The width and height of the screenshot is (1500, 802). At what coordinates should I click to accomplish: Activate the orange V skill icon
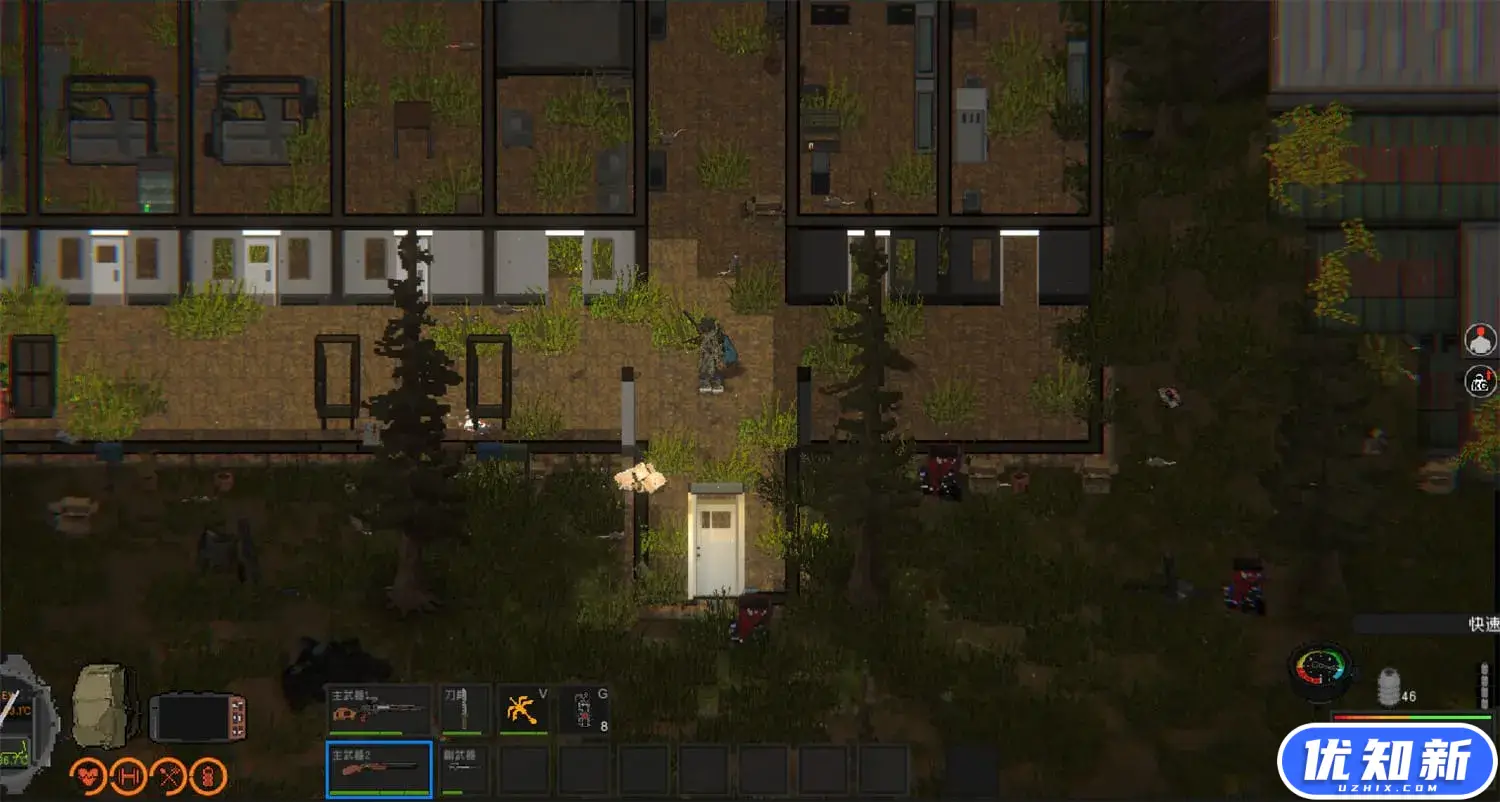click(x=524, y=710)
